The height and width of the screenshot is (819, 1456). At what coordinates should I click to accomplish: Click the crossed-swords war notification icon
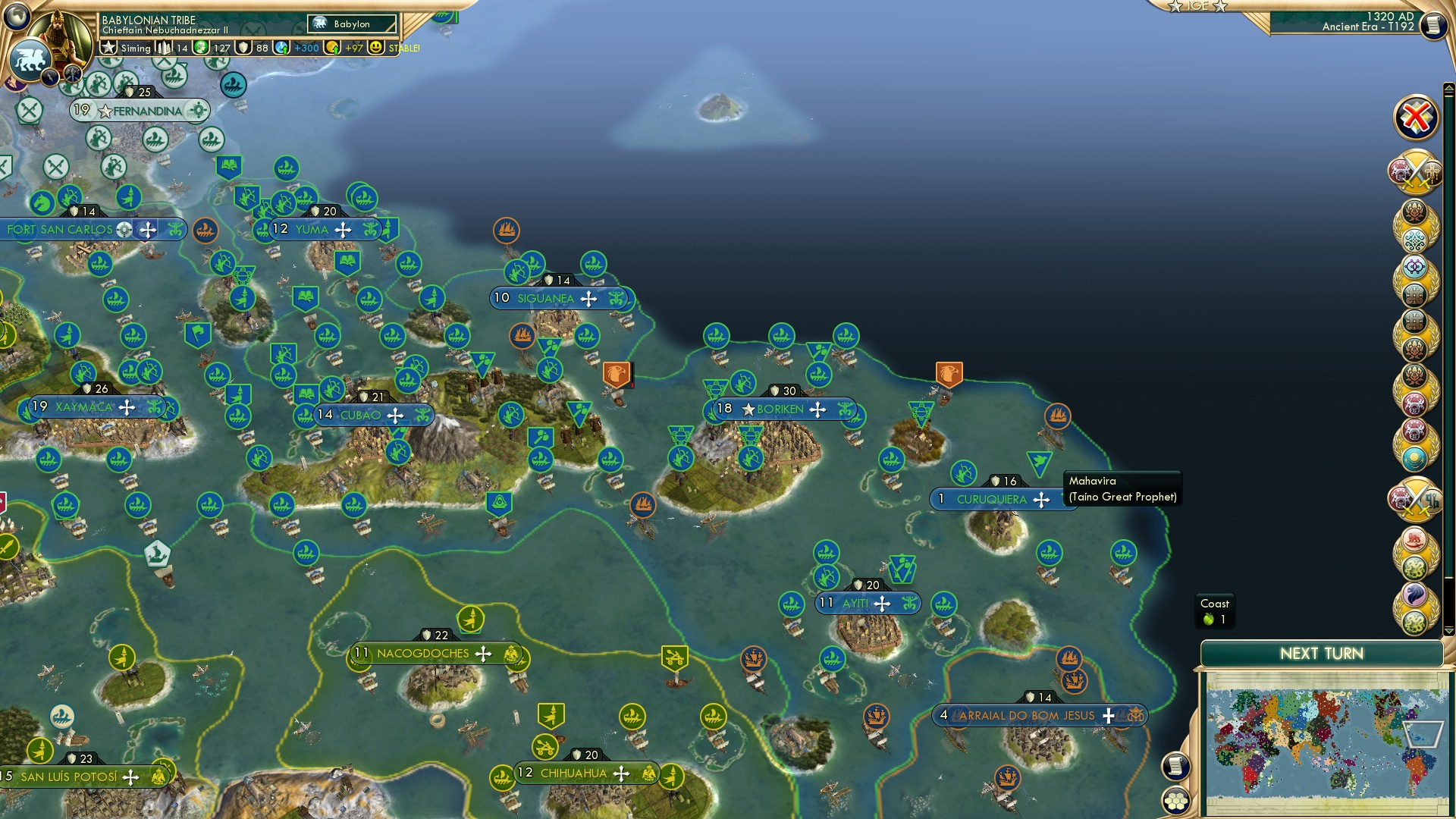1415,171
